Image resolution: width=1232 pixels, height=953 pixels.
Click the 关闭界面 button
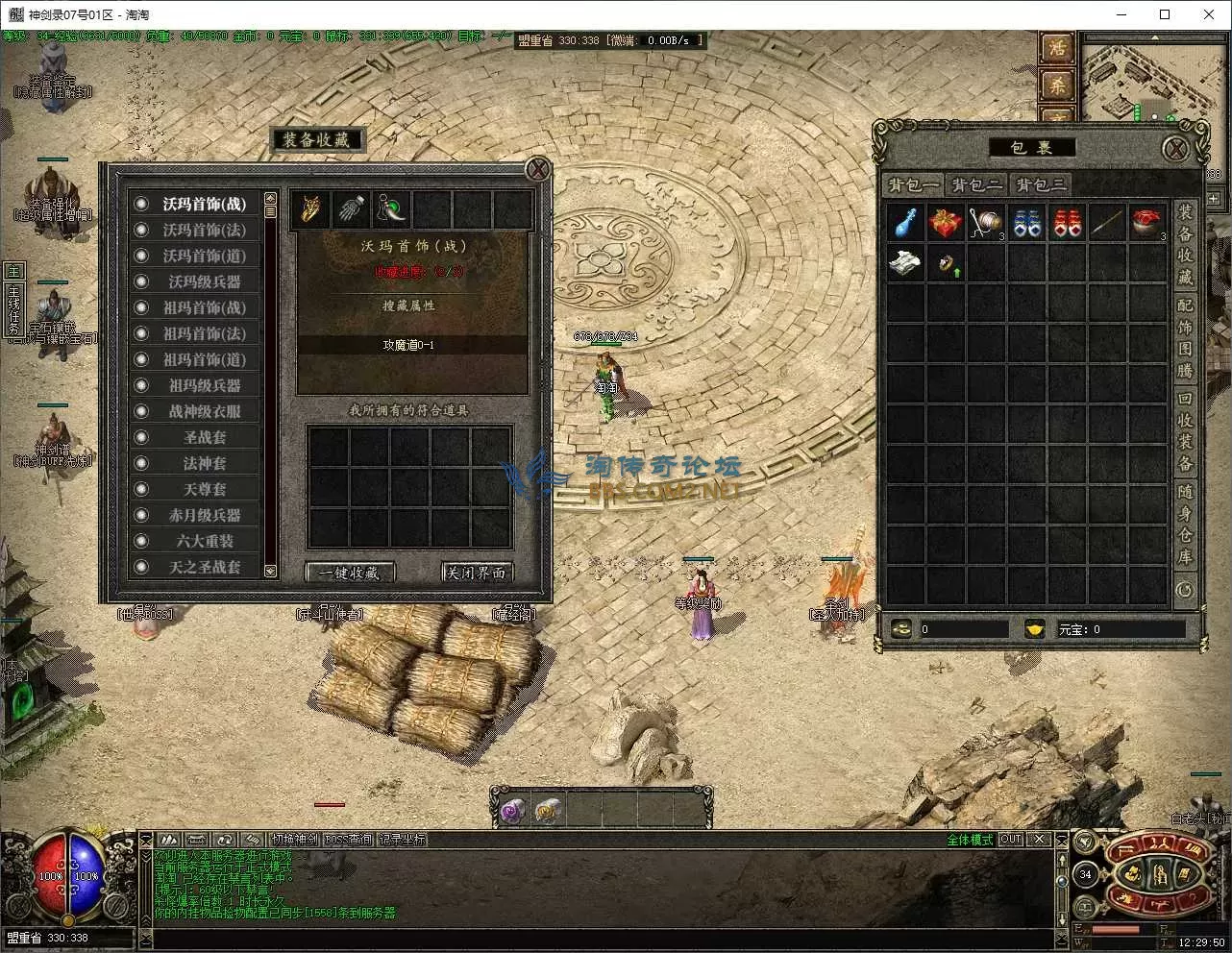pyautogui.click(x=475, y=573)
